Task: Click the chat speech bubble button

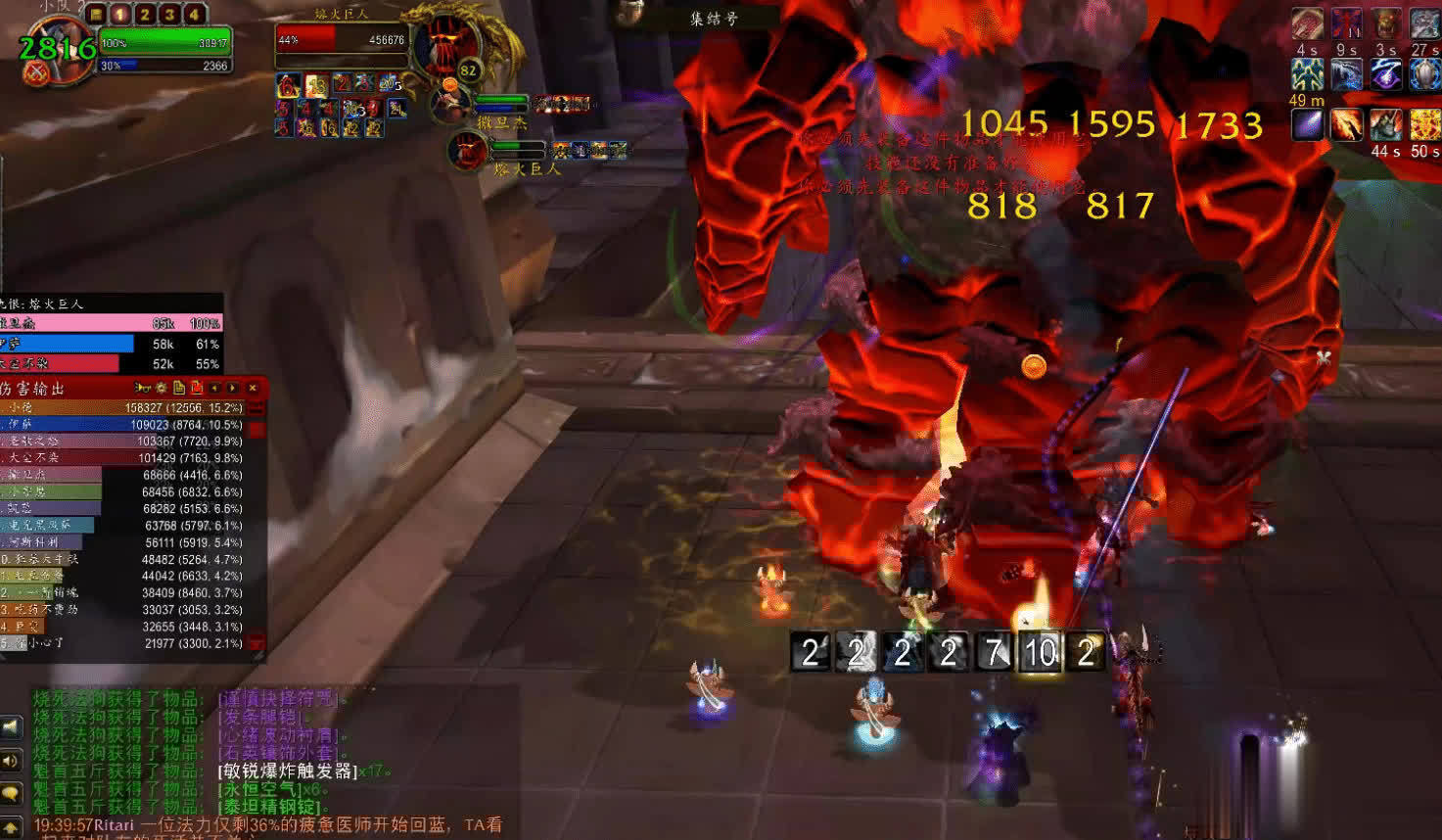Action: 11,792
